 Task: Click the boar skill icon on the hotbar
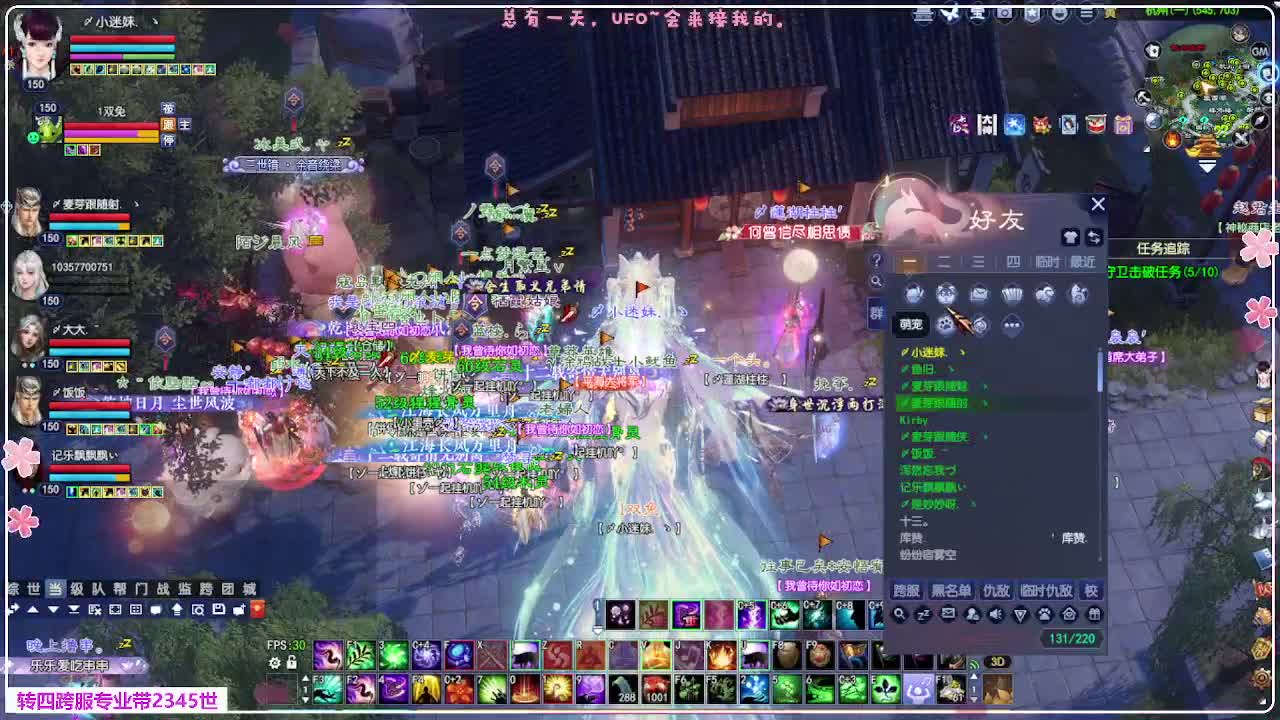527,655
